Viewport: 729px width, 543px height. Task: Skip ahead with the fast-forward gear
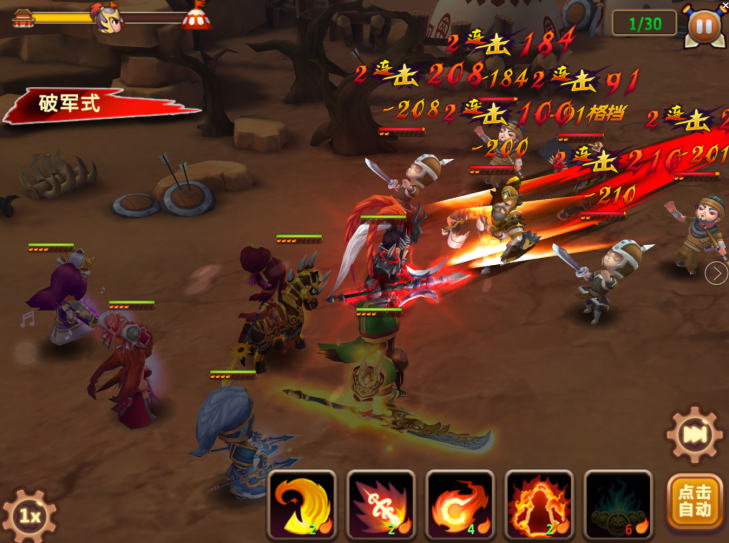[x=694, y=435]
